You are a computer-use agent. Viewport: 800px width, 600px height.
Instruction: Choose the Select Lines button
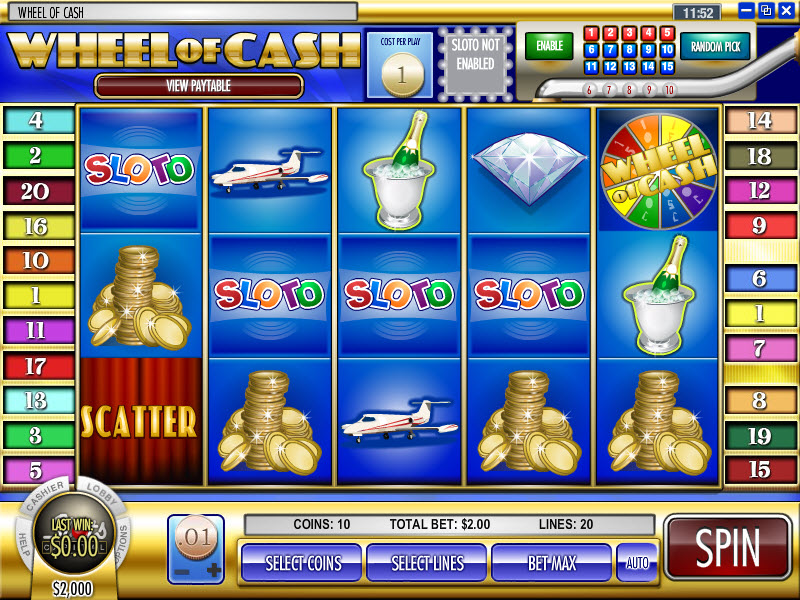(426, 563)
